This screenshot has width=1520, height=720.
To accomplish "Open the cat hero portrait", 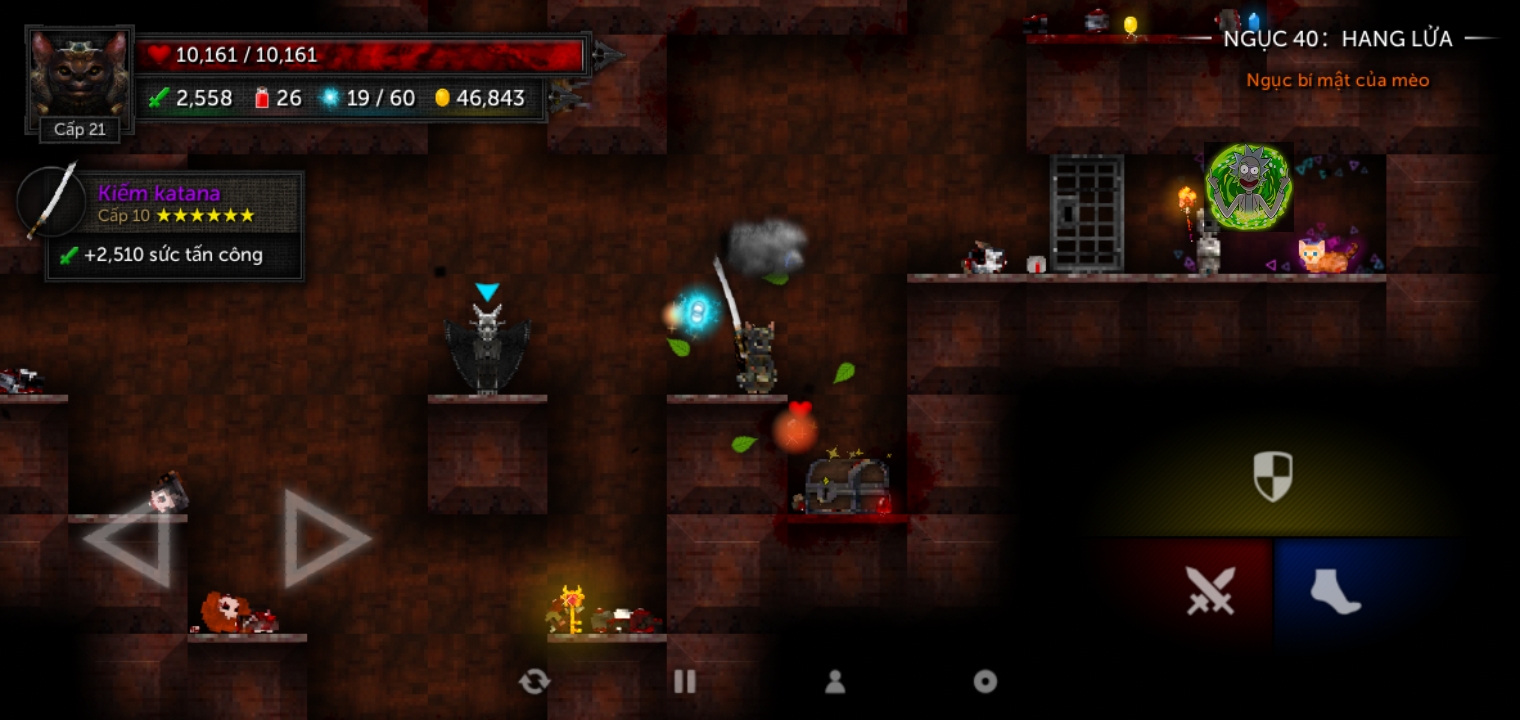I will point(79,76).
